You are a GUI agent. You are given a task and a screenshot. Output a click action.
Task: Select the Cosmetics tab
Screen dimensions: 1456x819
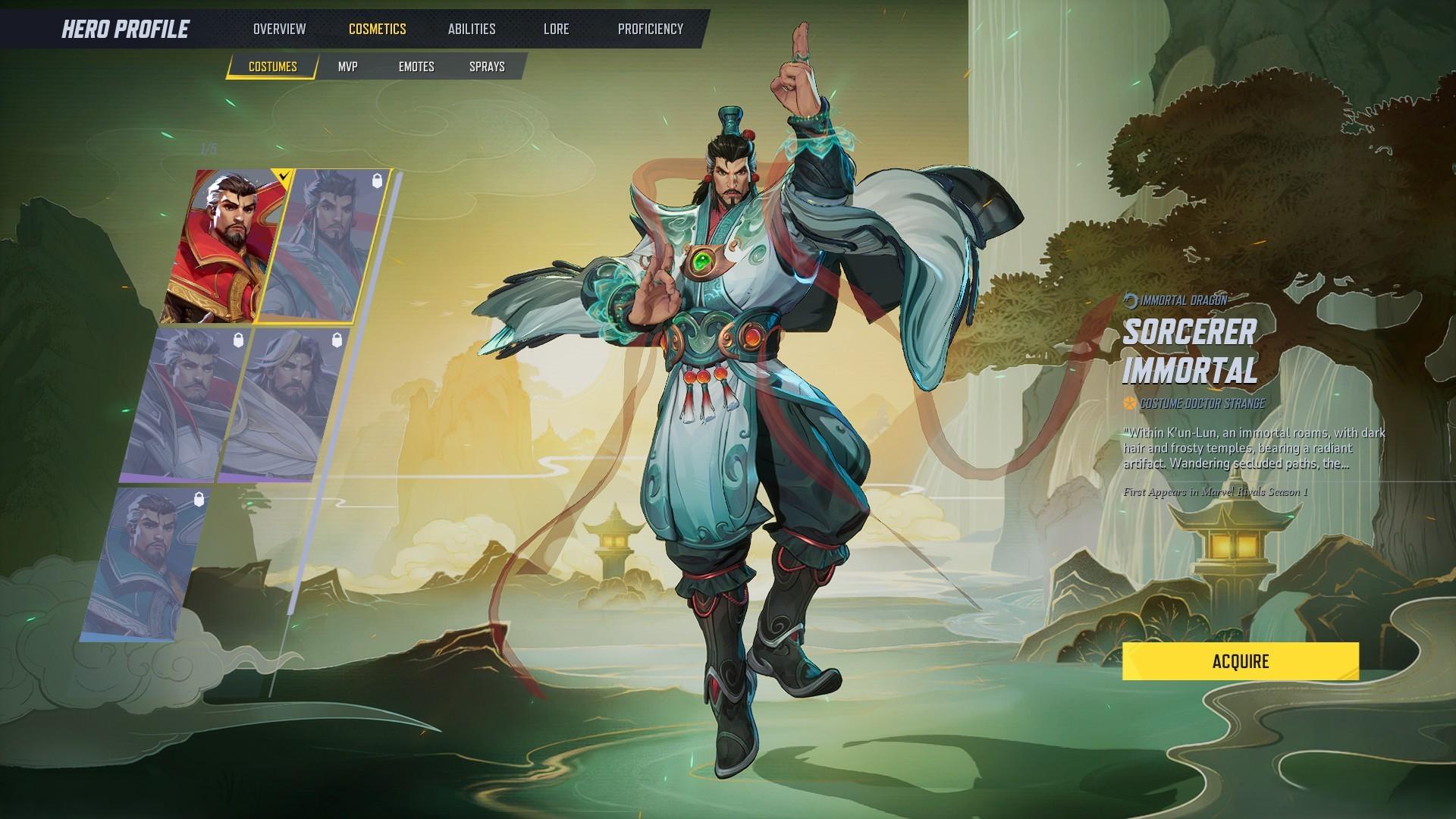tap(377, 29)
